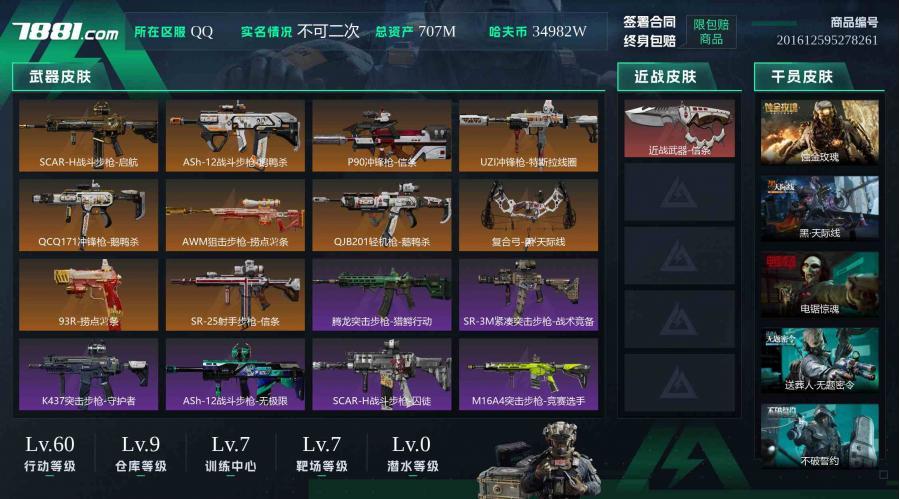Choose the ASh-12 鹅鸭杀 skin tile
This screenshot has width=900, height=499.
pyautogui.click(x=235, y=134)
